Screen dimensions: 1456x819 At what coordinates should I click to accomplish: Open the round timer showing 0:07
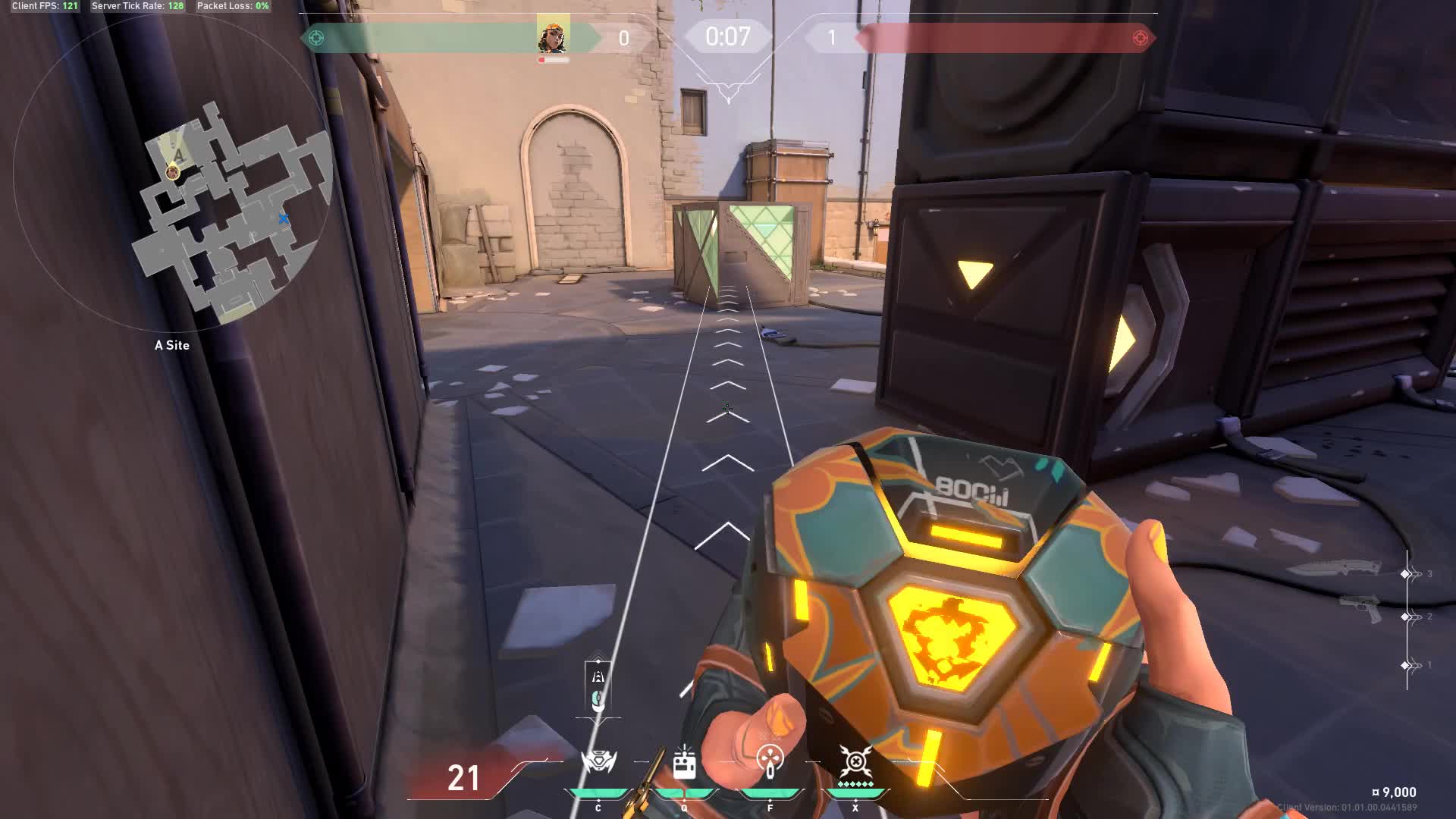[x=726, y=36]
